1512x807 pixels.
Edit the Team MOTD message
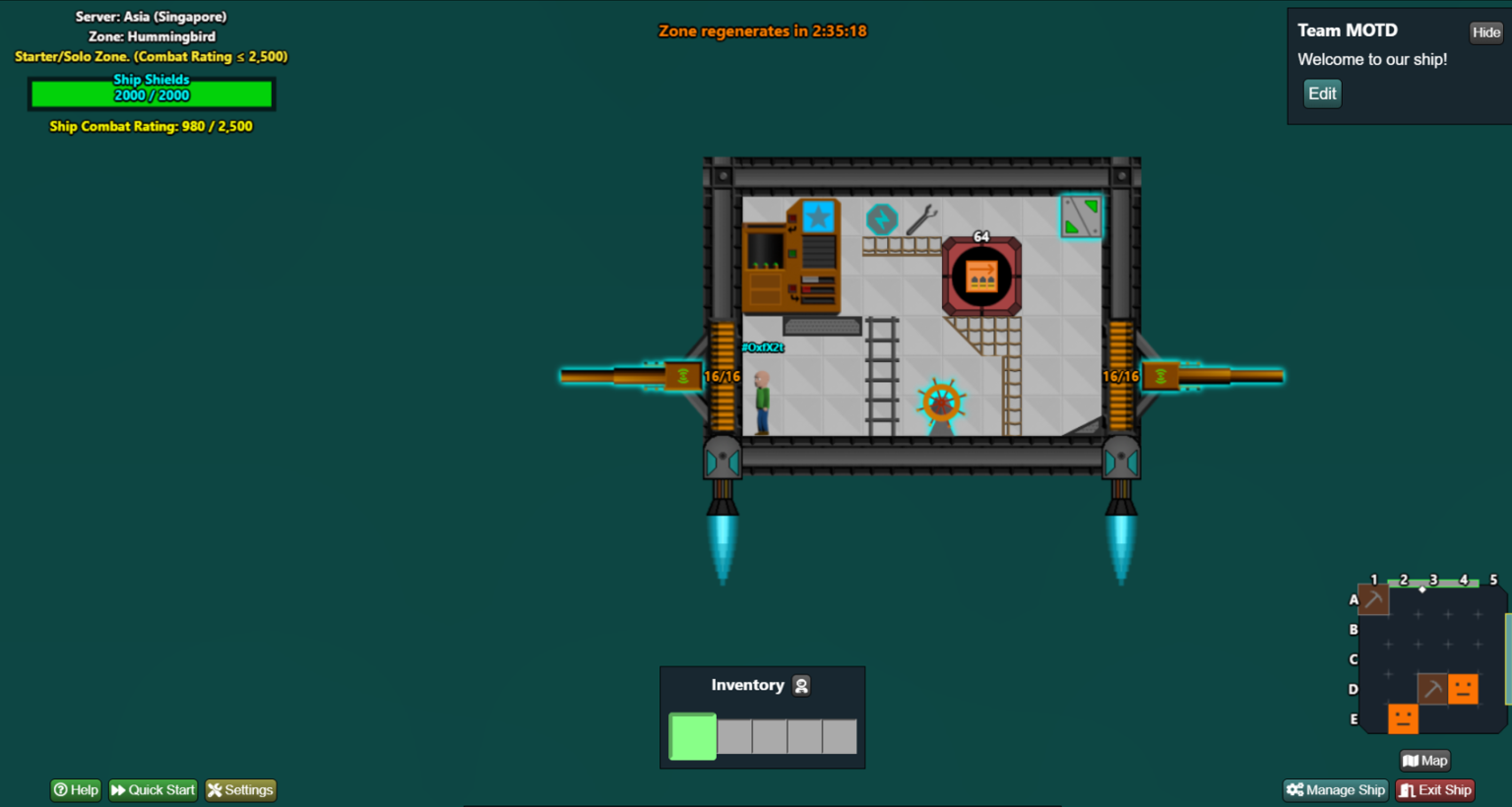tap(1322, 93)
